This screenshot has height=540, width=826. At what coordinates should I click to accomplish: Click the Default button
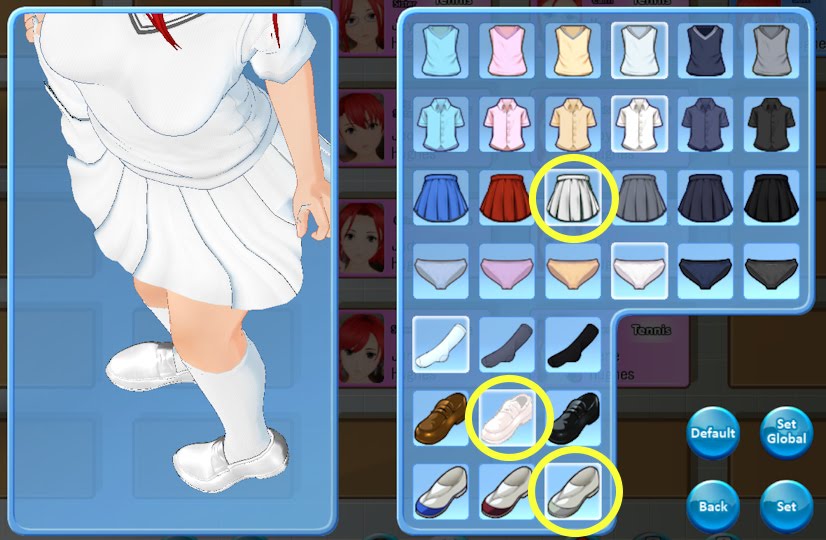tap(713, 434)
